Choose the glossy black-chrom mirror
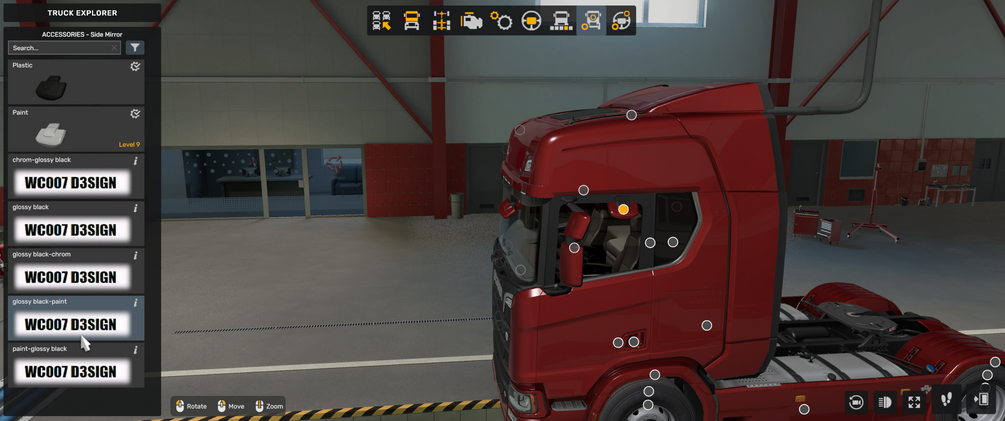The width and height of the screenshot is (1005, 421). [70, 277]
